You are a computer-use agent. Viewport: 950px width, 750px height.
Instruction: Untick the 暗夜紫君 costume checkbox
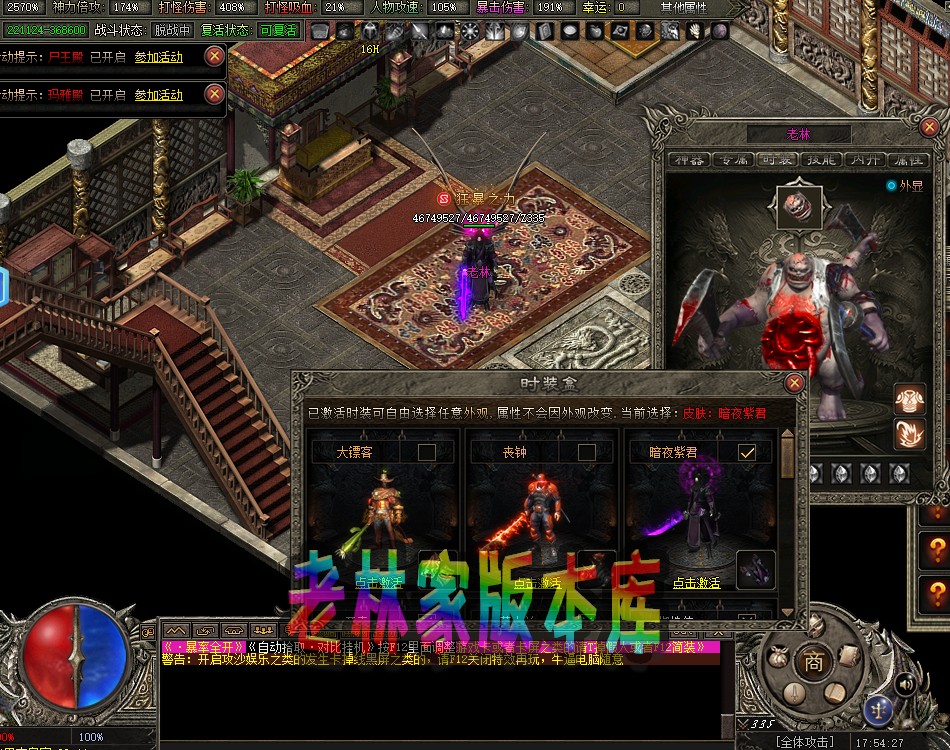tap(746, 453)
